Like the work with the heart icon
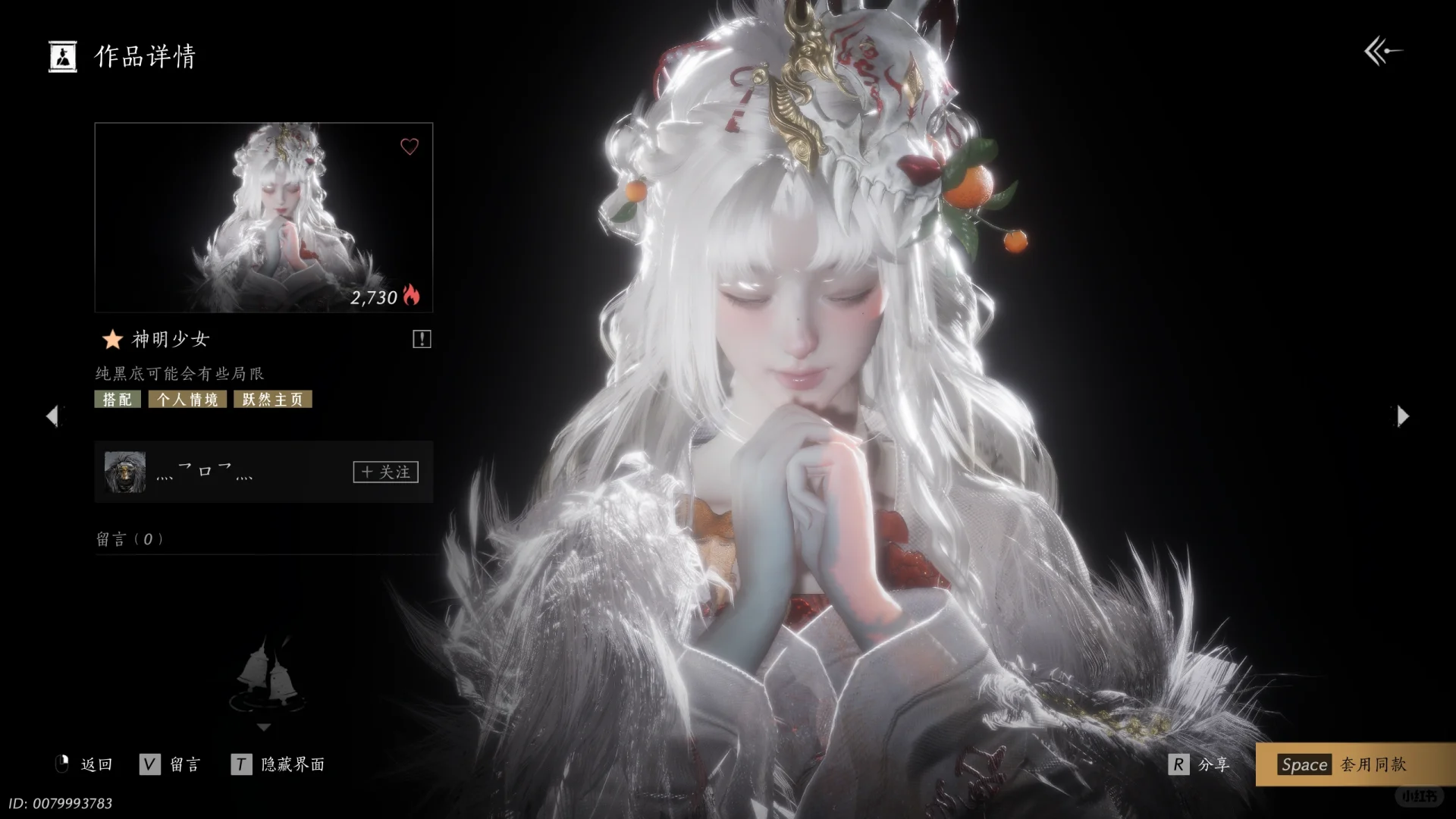 point(409,146)
